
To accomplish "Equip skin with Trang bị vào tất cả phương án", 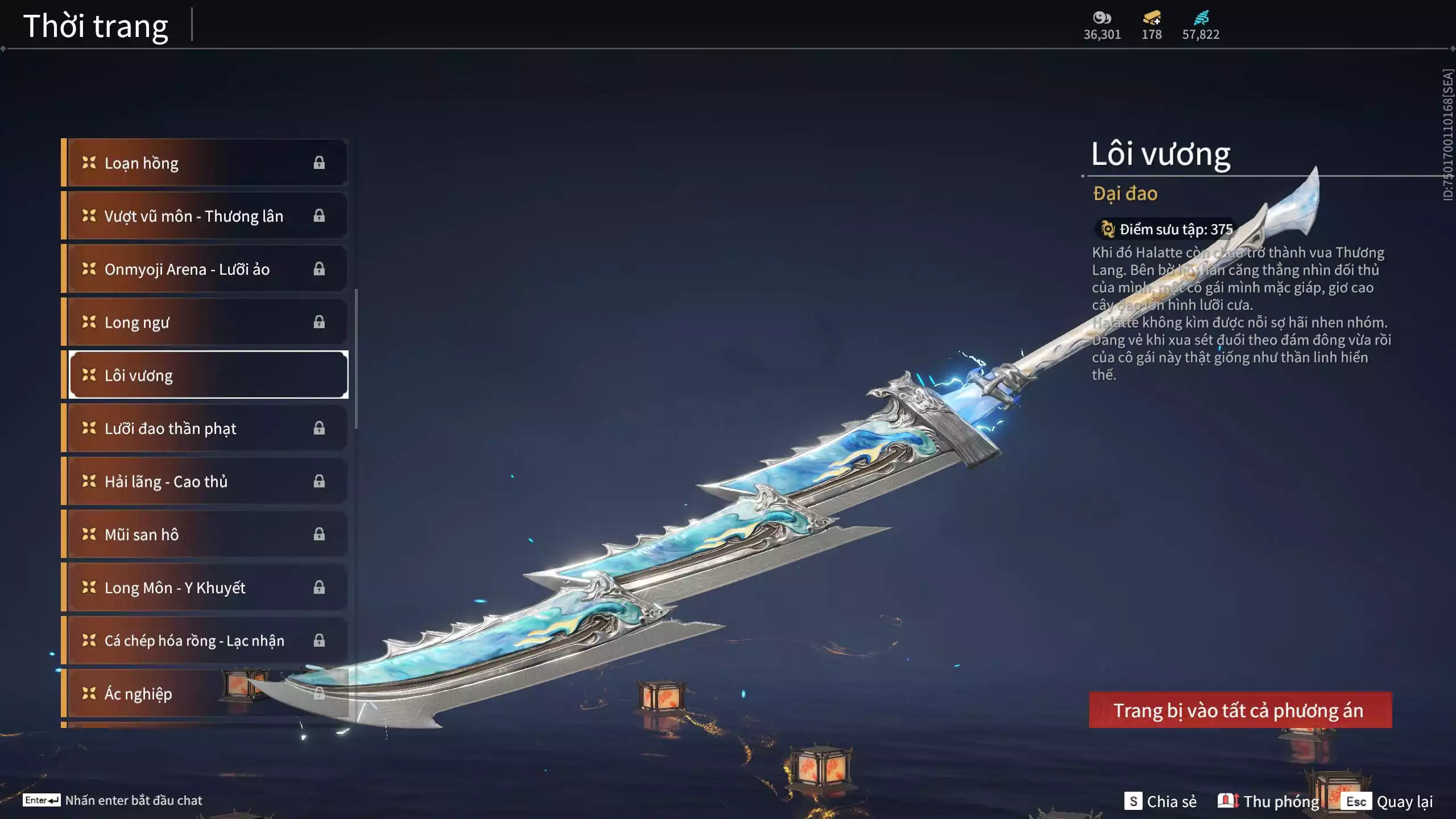I will (1240, 710).
